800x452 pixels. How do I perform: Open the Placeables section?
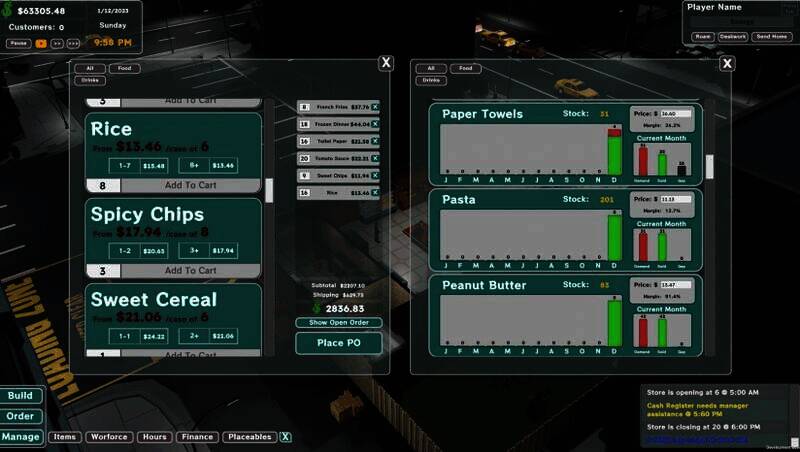coord(249,437)
